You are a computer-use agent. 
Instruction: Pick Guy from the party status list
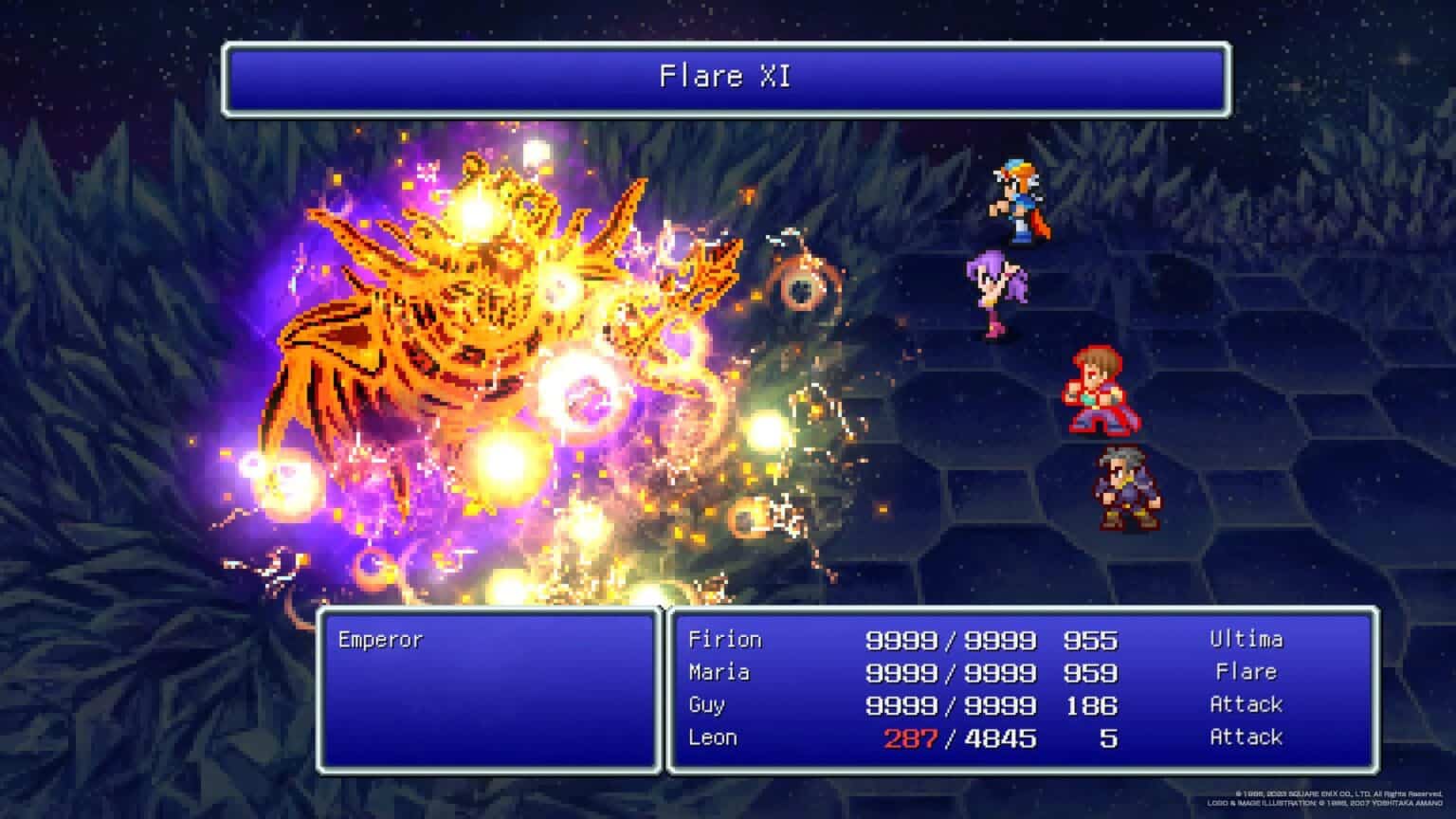707,705
